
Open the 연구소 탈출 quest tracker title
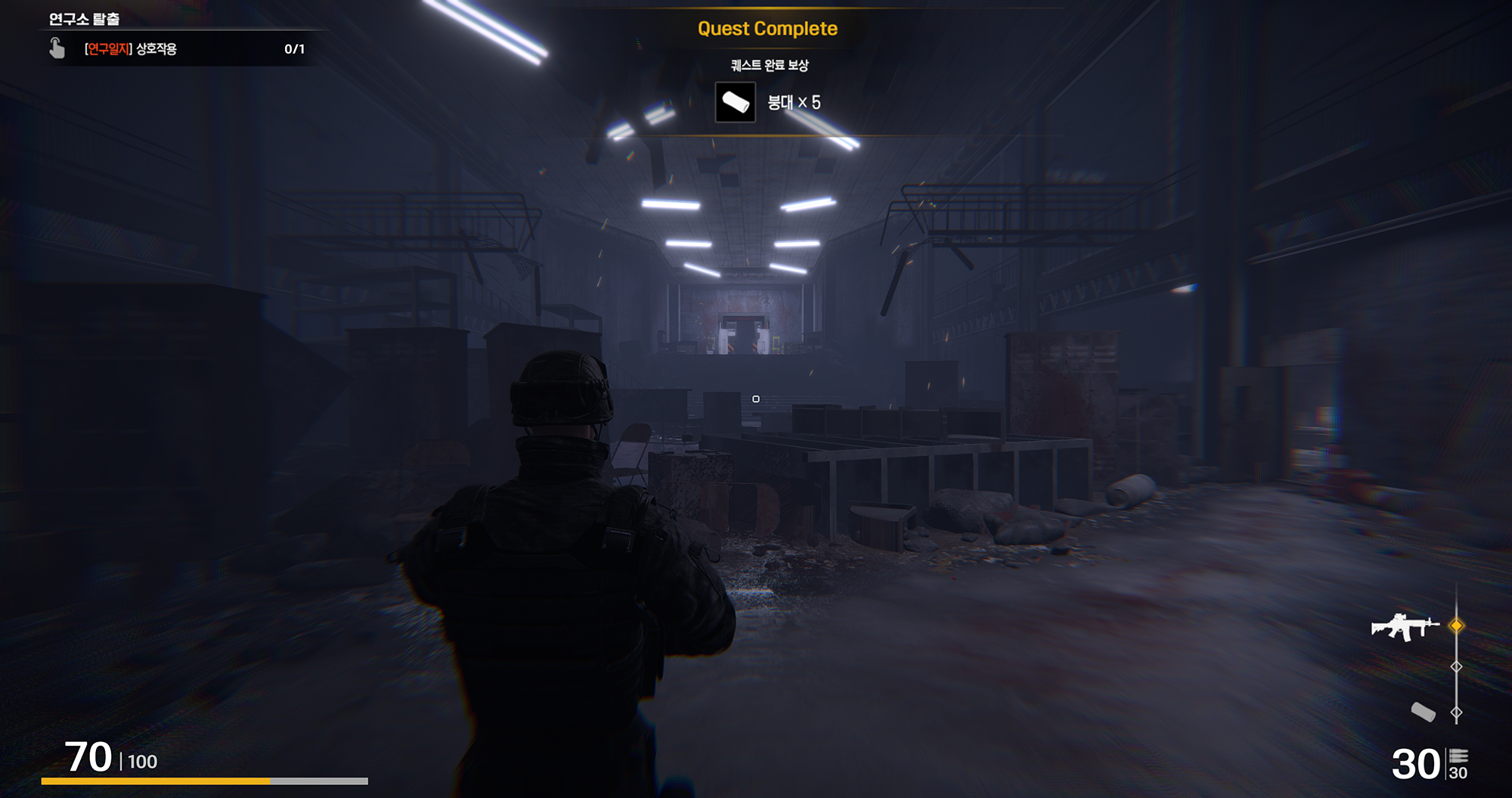(x=84, y=19)
